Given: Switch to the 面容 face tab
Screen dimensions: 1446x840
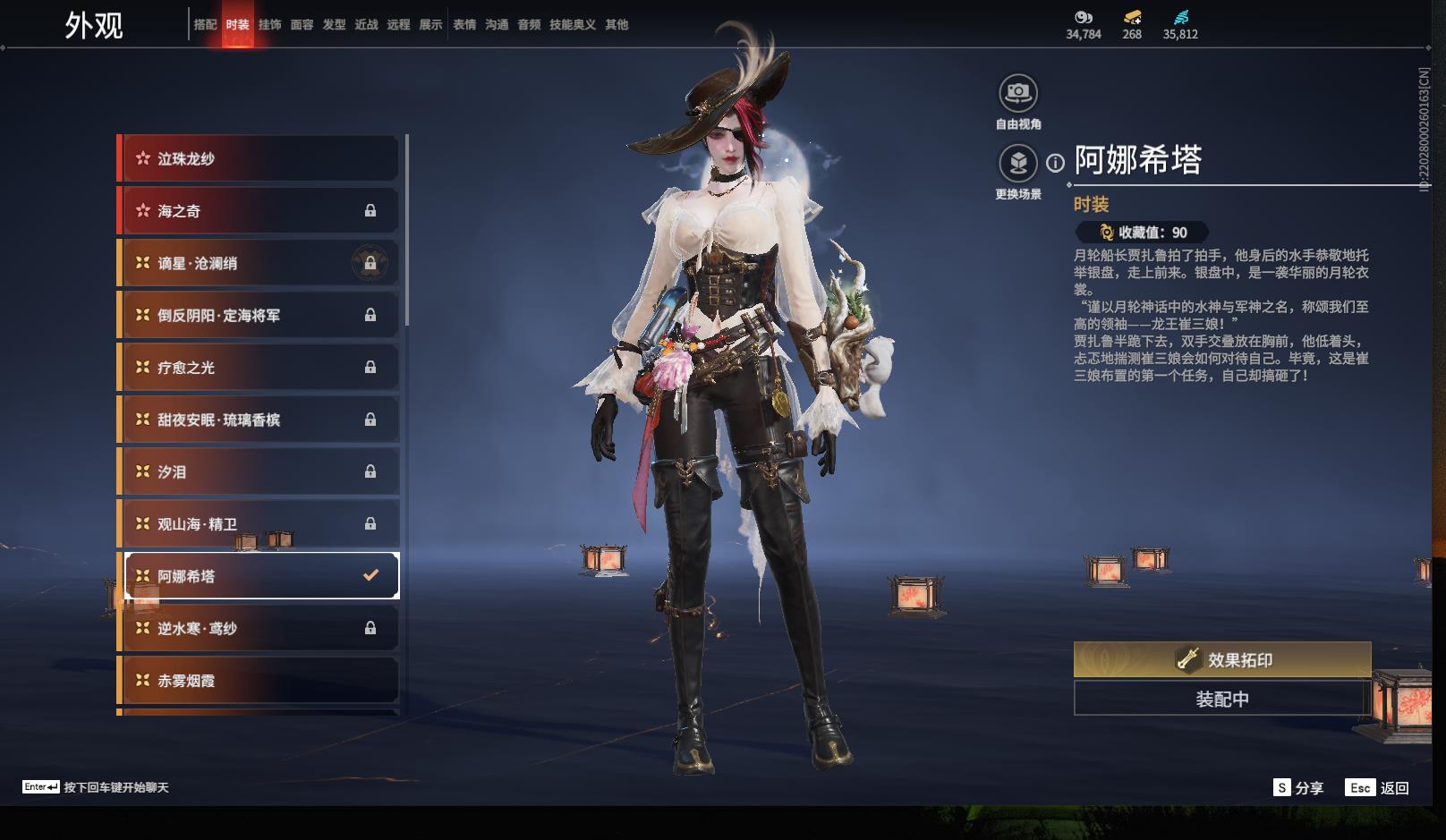Looking at the screenshot, I should 302,25.
